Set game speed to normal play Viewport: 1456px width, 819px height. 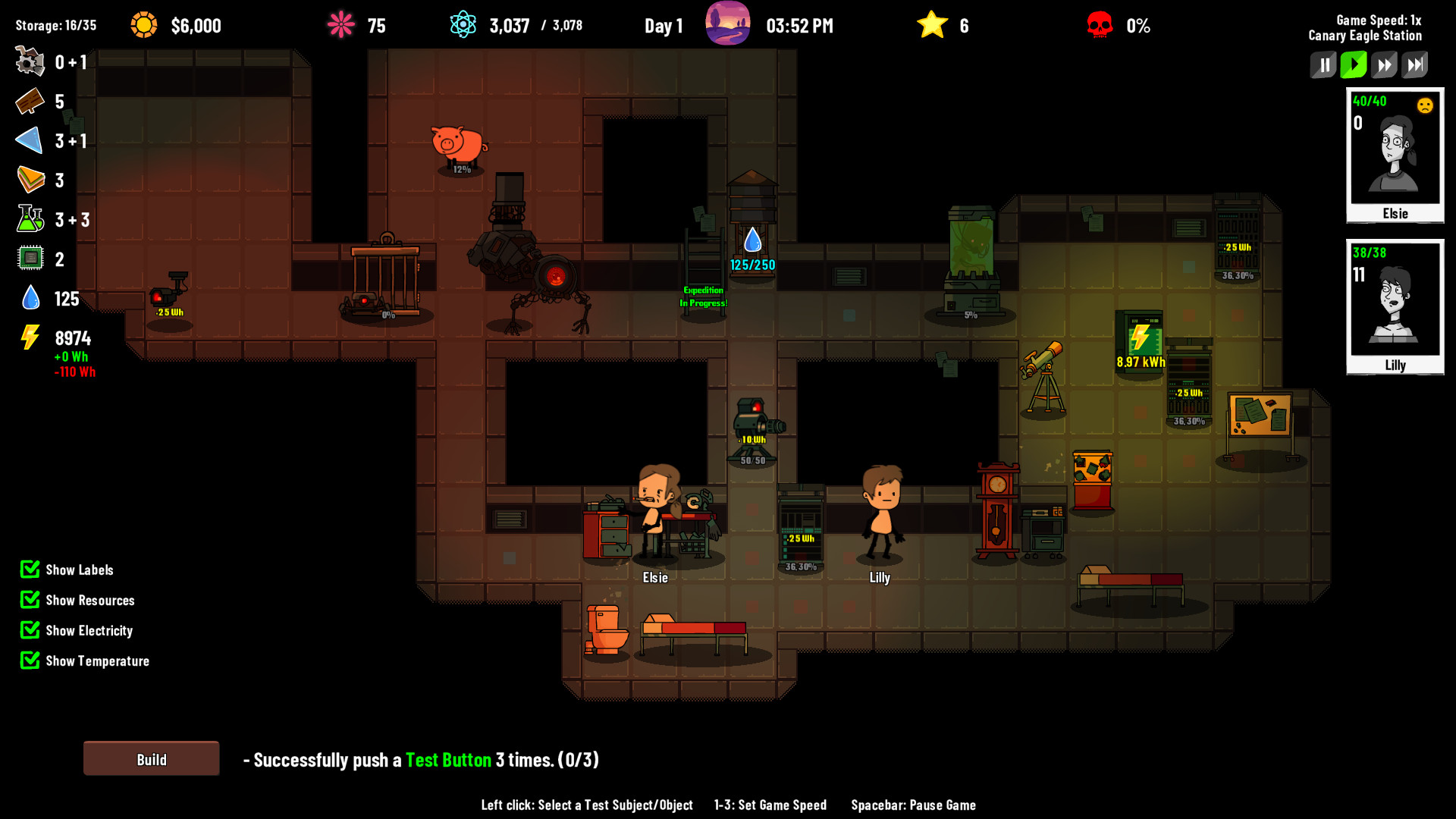click(x=1354, y=65)
